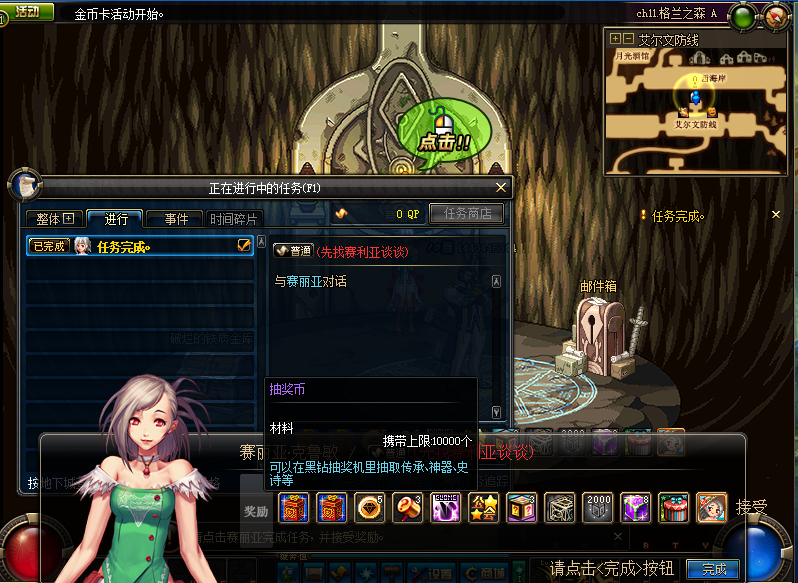Toggle the quest tracking checkbox

point(243,246)
